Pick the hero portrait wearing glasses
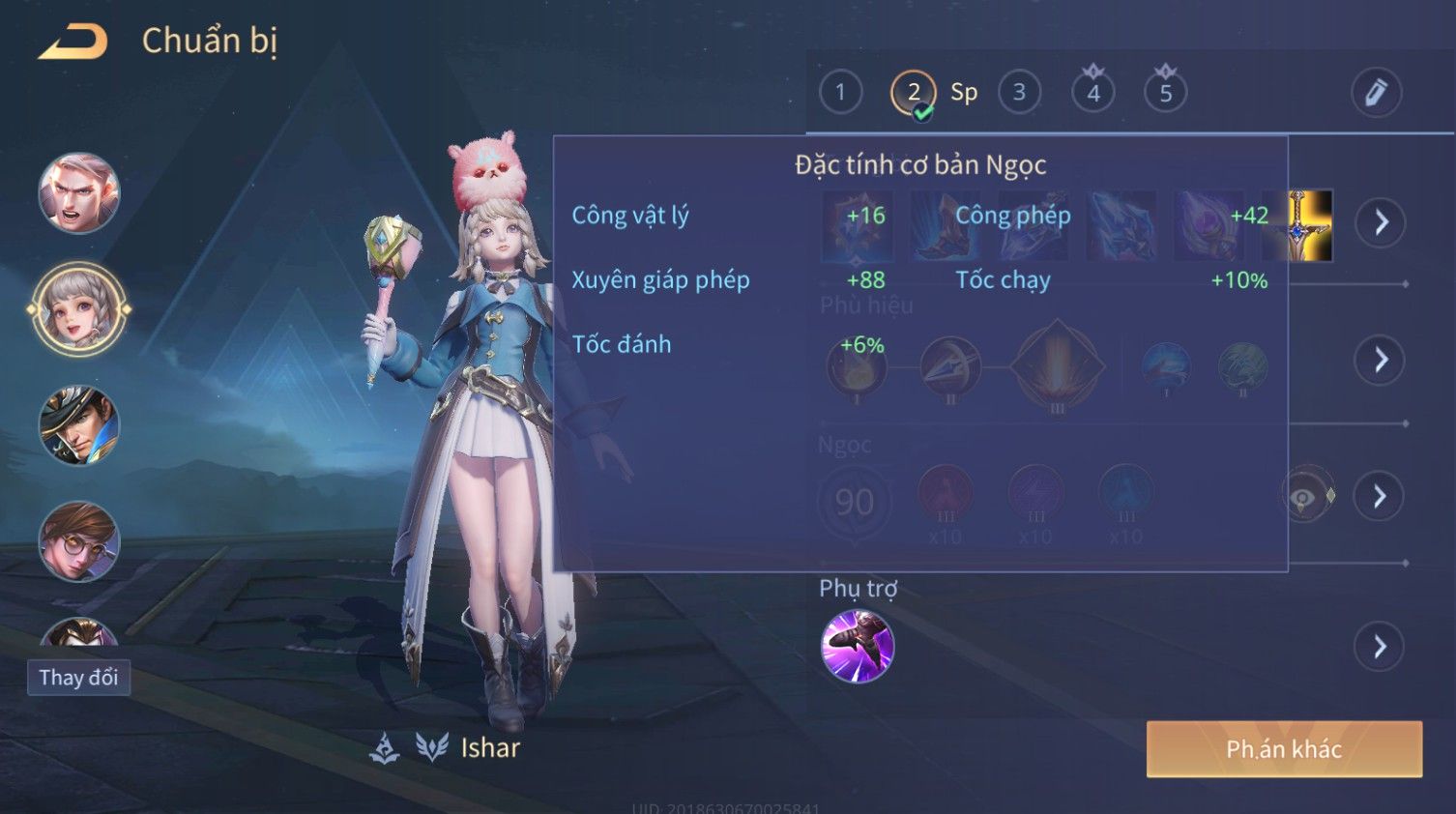This screenshot has height=814, width=1456. click(79, 541)
